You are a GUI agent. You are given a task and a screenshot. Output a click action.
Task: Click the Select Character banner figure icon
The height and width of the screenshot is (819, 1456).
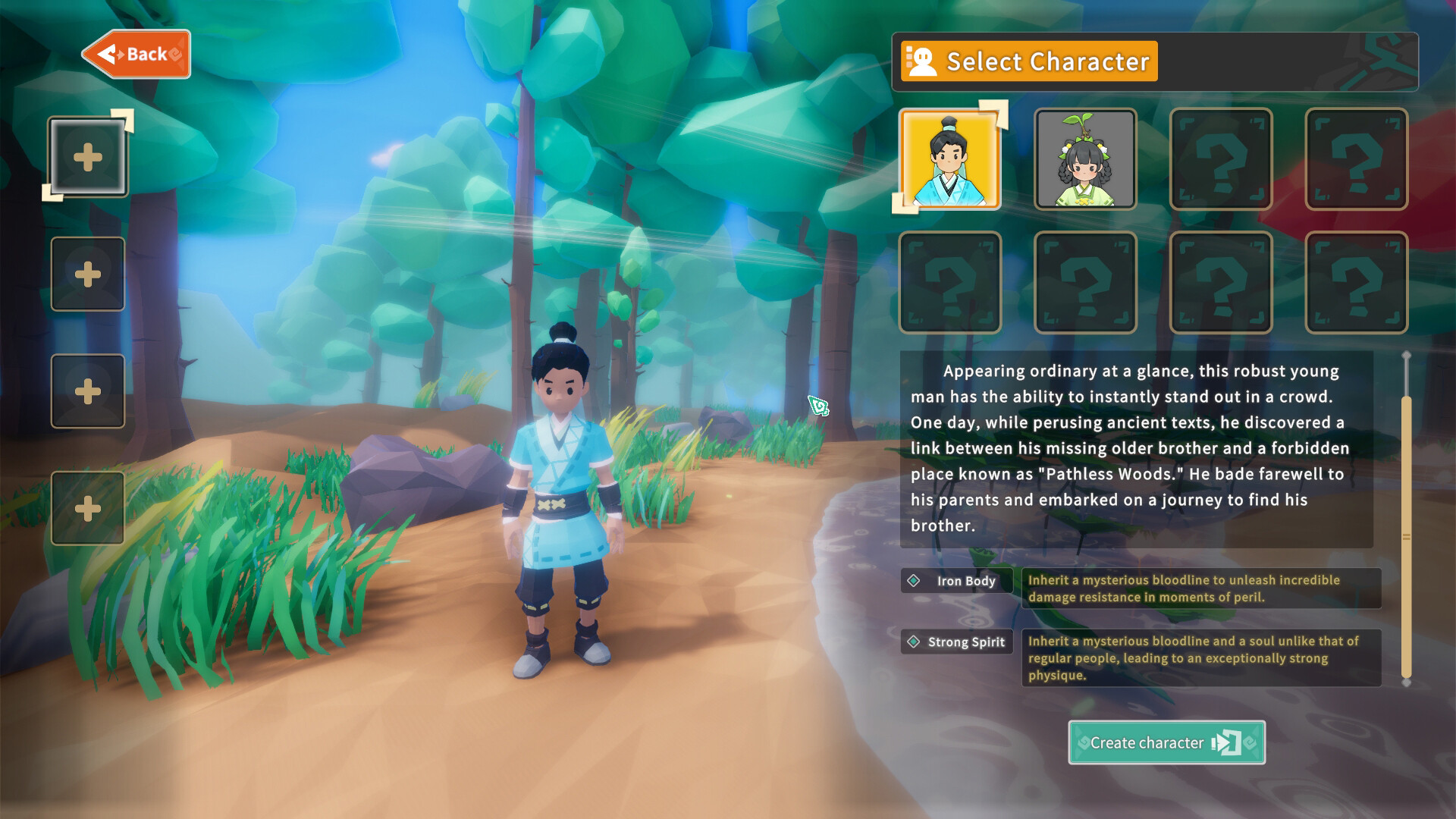tap(921, 61)
